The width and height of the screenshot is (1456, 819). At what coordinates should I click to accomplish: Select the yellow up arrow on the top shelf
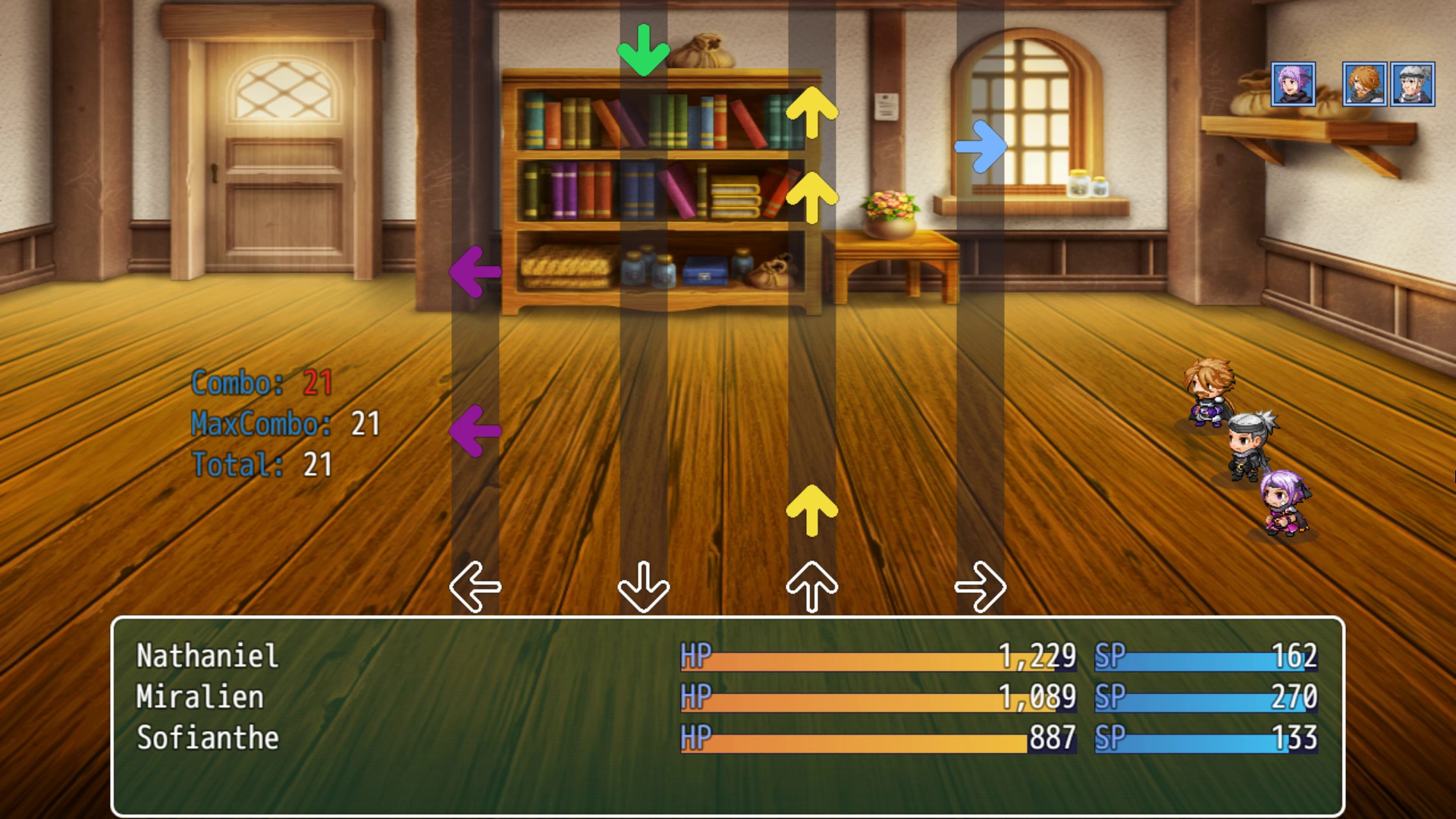[x=813, y=114]
